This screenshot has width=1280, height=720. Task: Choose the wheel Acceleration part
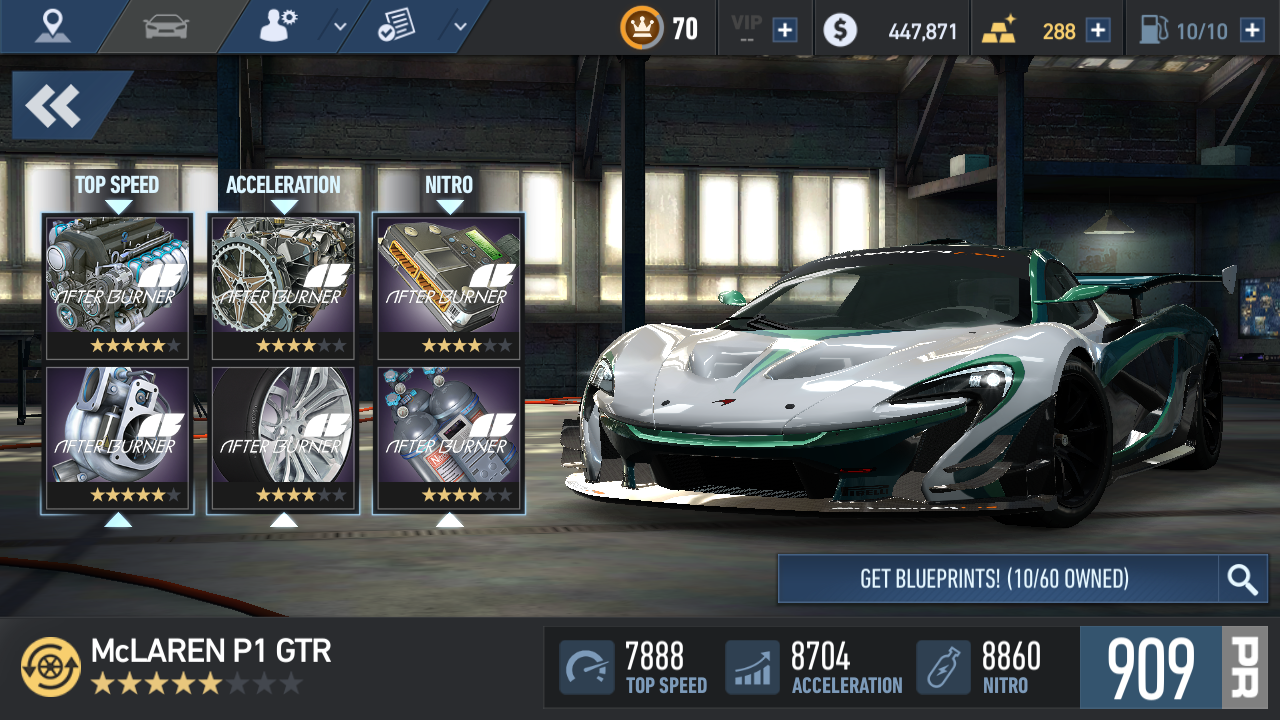284,438
